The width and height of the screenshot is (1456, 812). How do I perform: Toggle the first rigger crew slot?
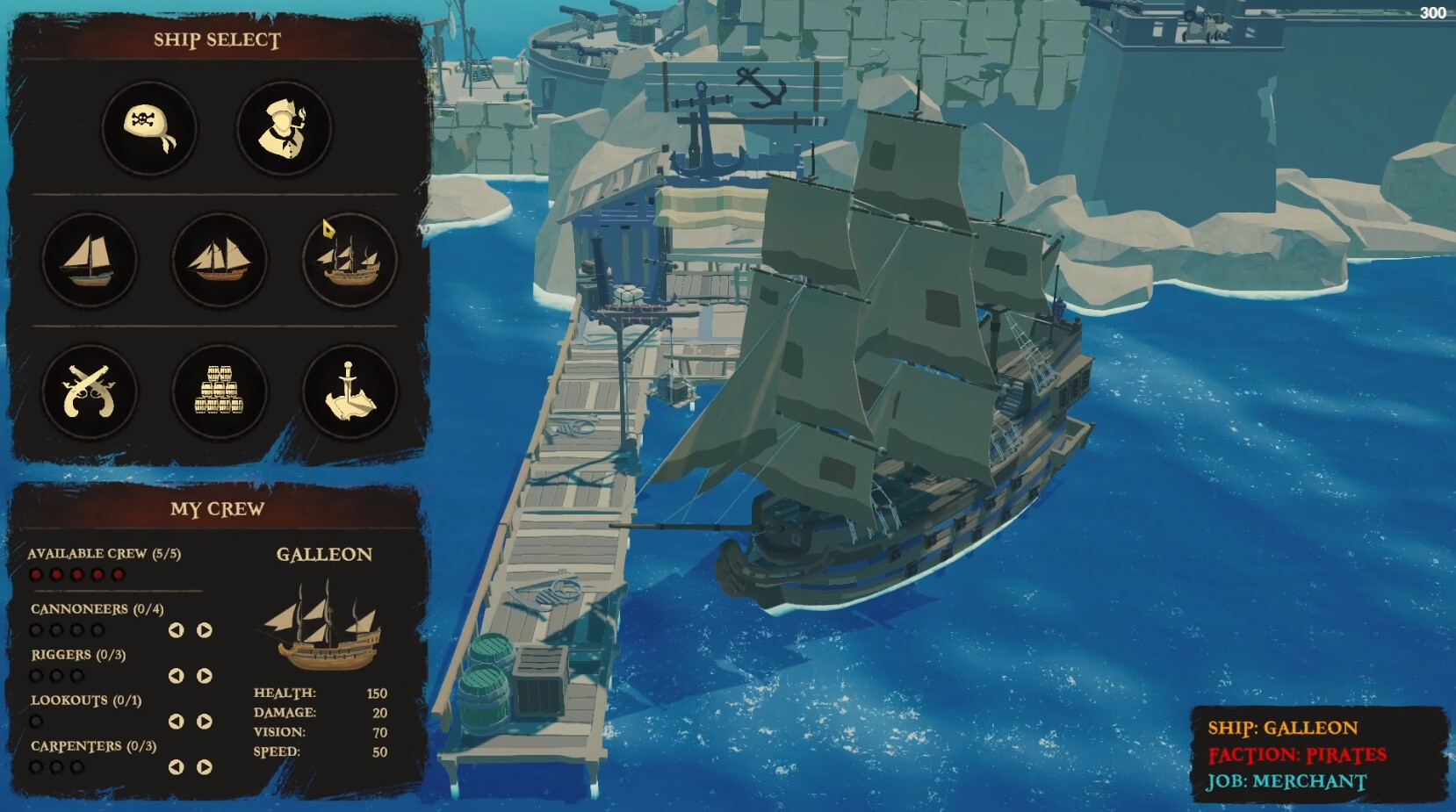coord(38,676)
